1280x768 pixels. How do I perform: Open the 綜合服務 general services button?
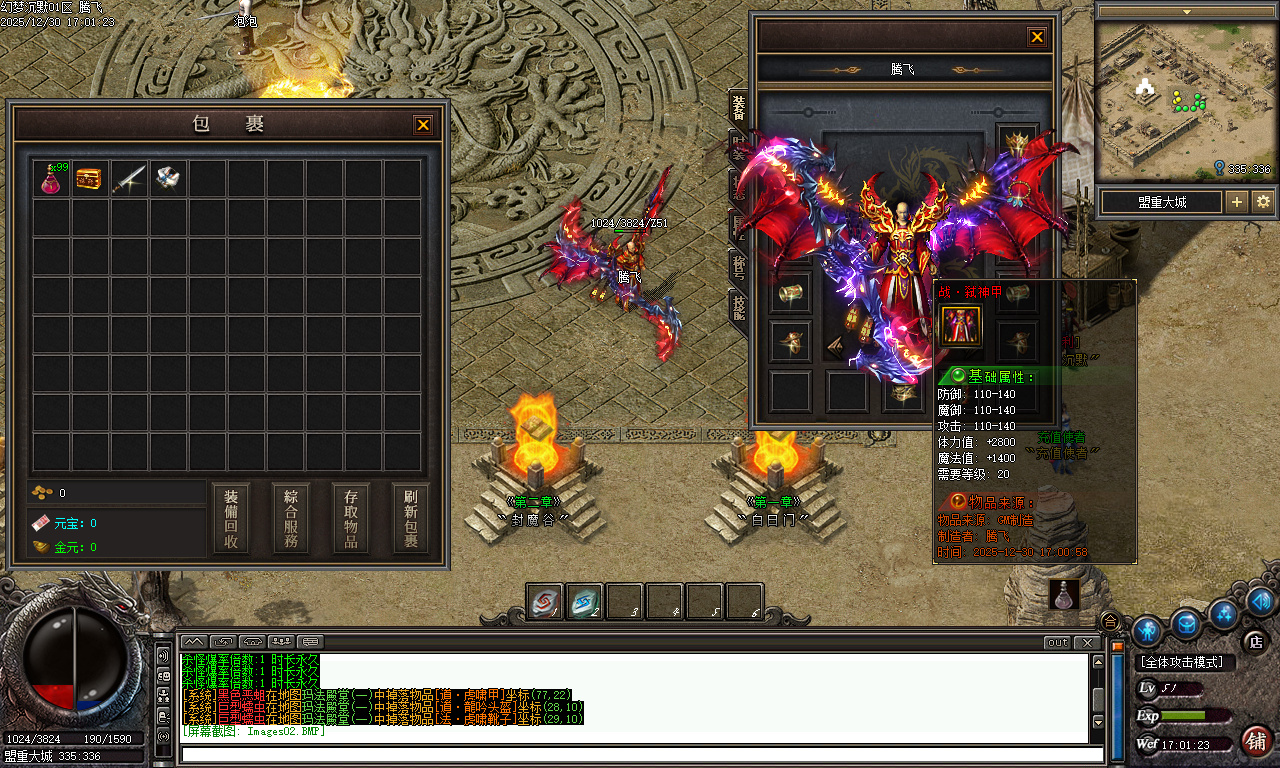pos(291,519)
